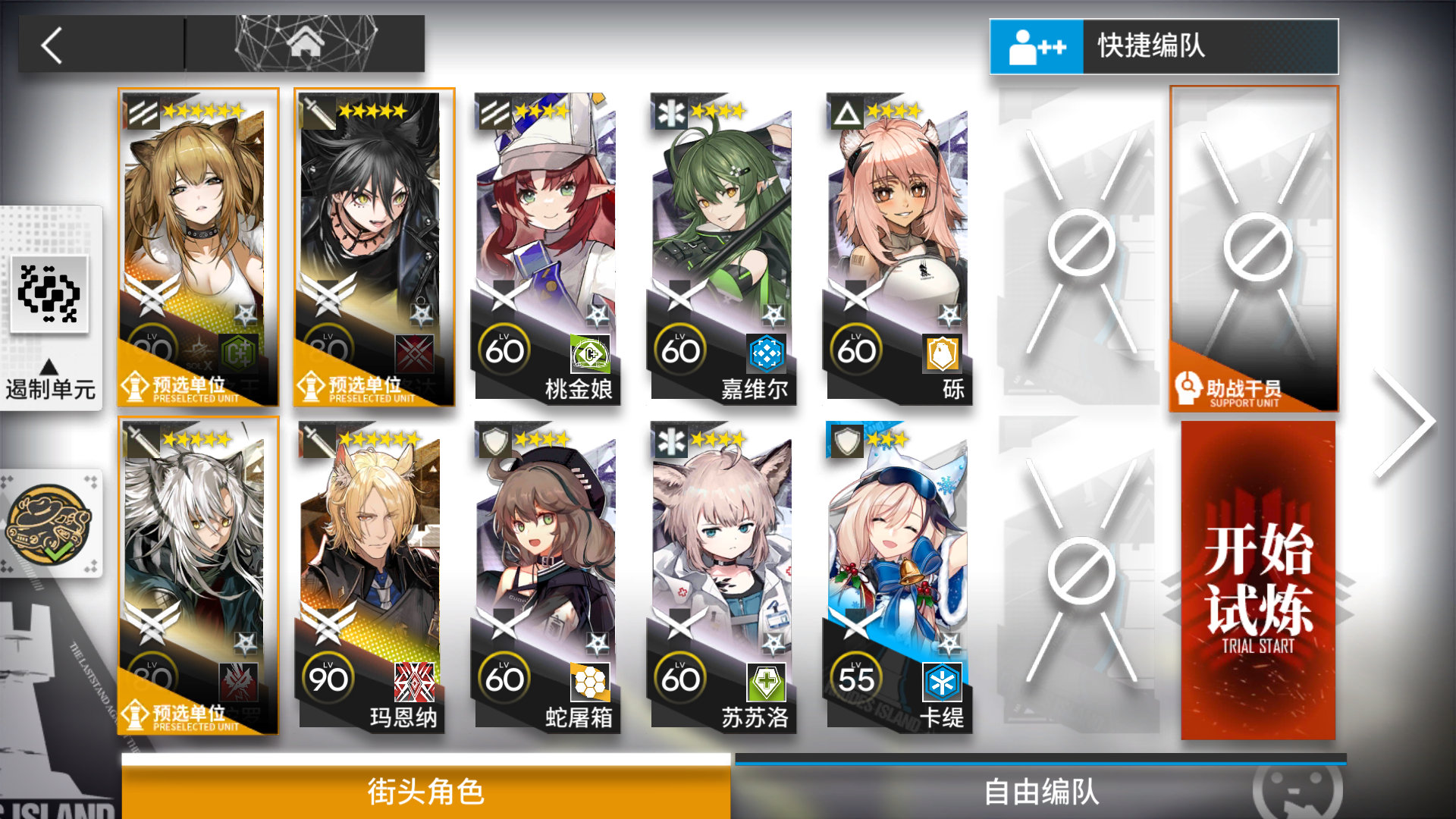Deselect the preselected unit 玛恩纳
The width and height of the screenshot is (1456, 819).
click(x=373, y=576)
